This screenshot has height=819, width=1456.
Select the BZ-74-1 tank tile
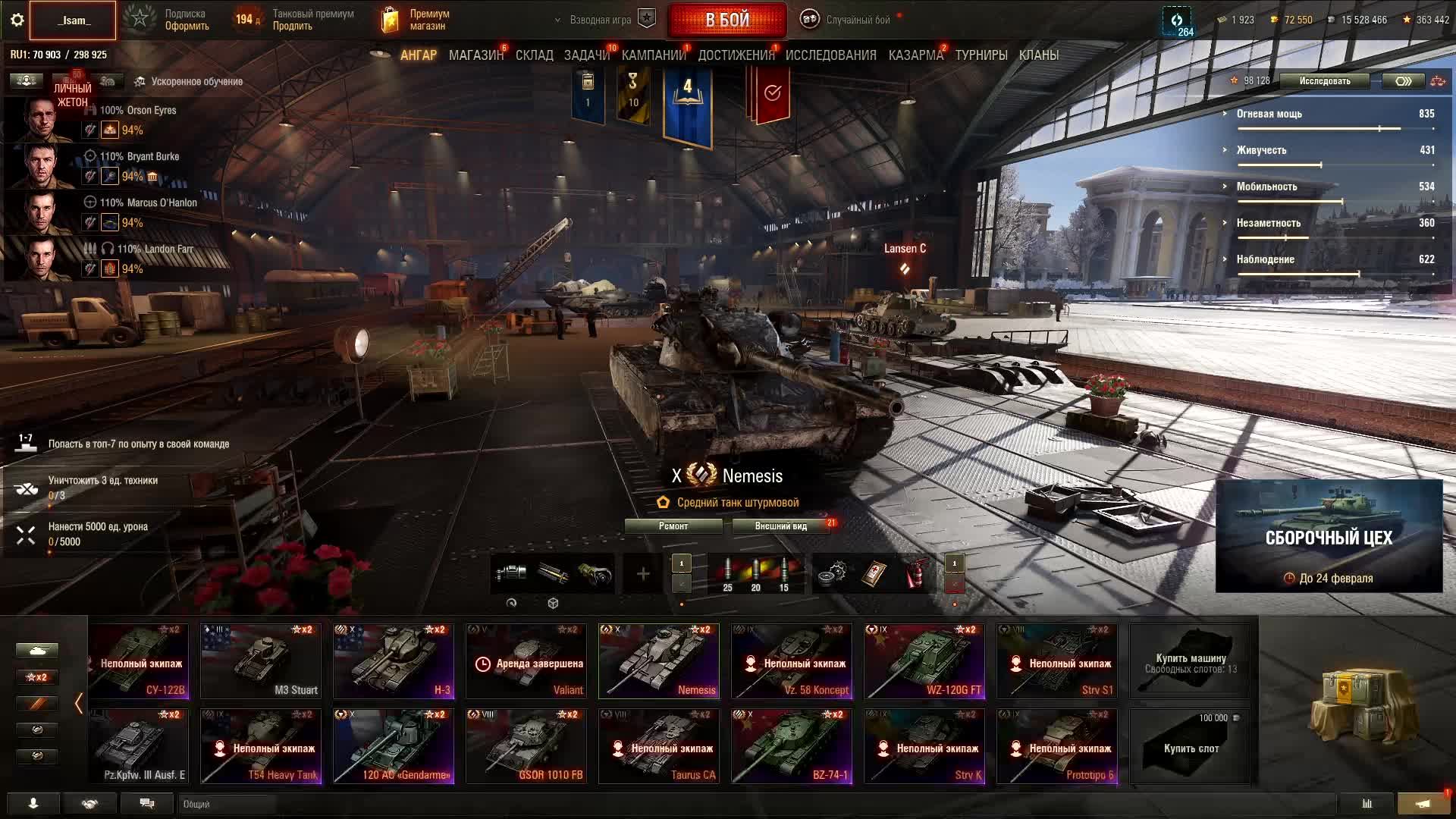click(792, 746)
